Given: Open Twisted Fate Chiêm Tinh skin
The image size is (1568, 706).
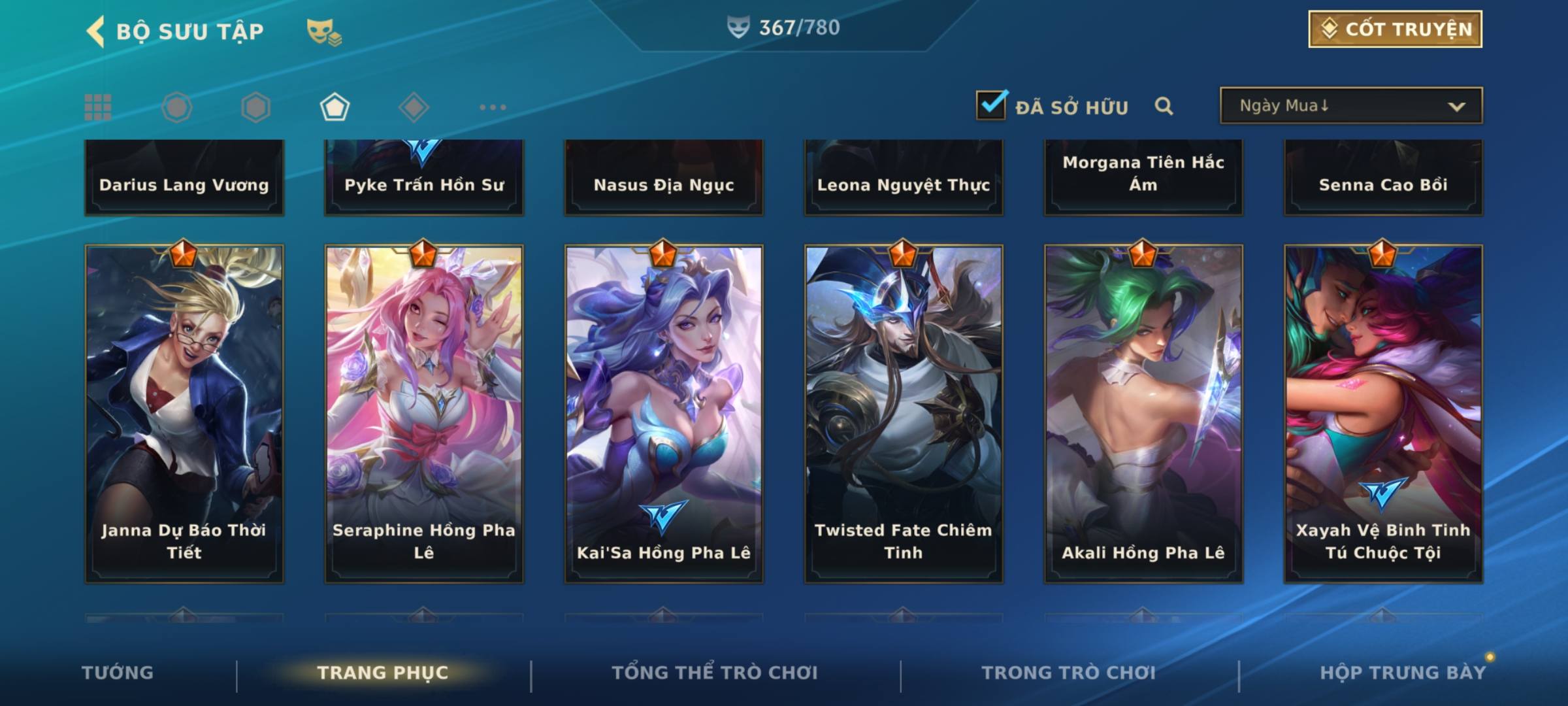Looking at the screenshot, I should point(904,413).
